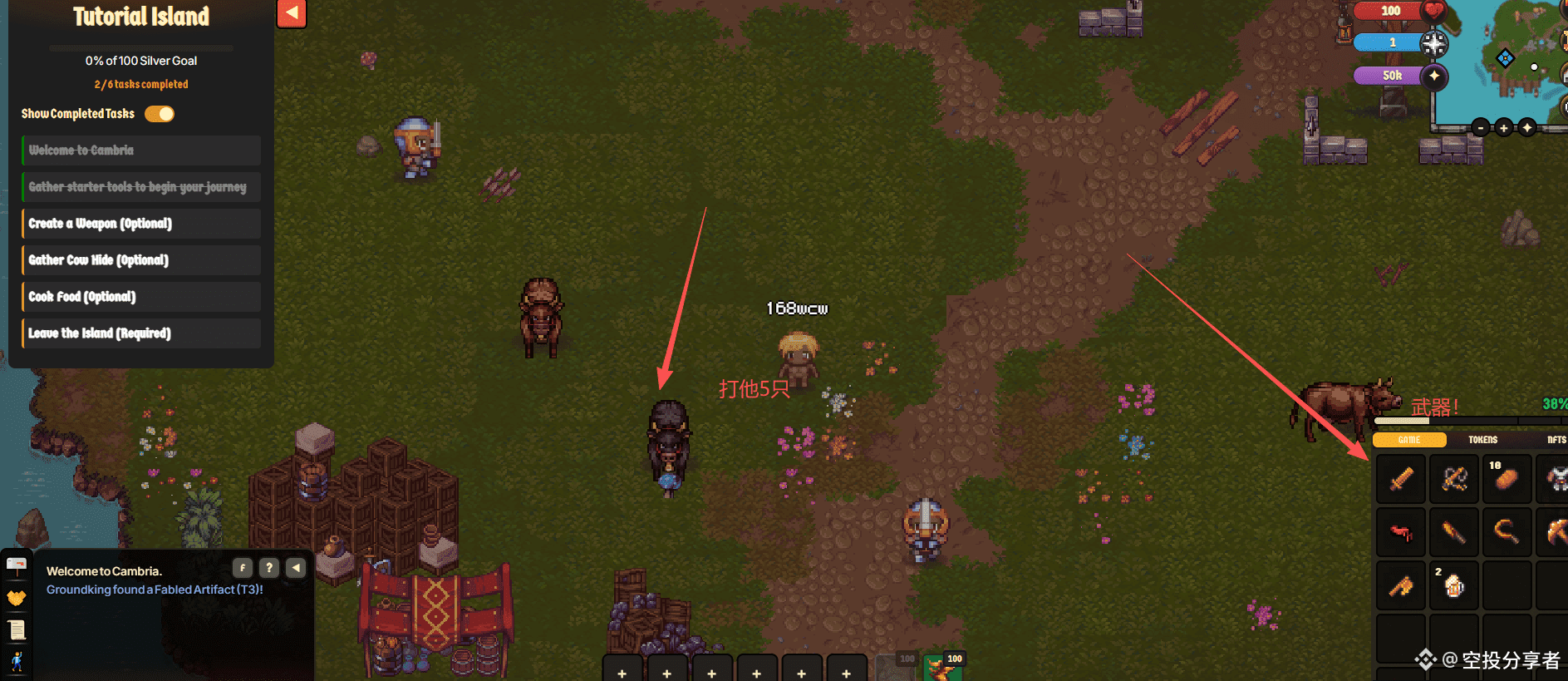Image resolution: width=1568 pixels, height=681 pixels.
Task: Open the handshake icon in sidebar
Action: (x=17, y=598)
